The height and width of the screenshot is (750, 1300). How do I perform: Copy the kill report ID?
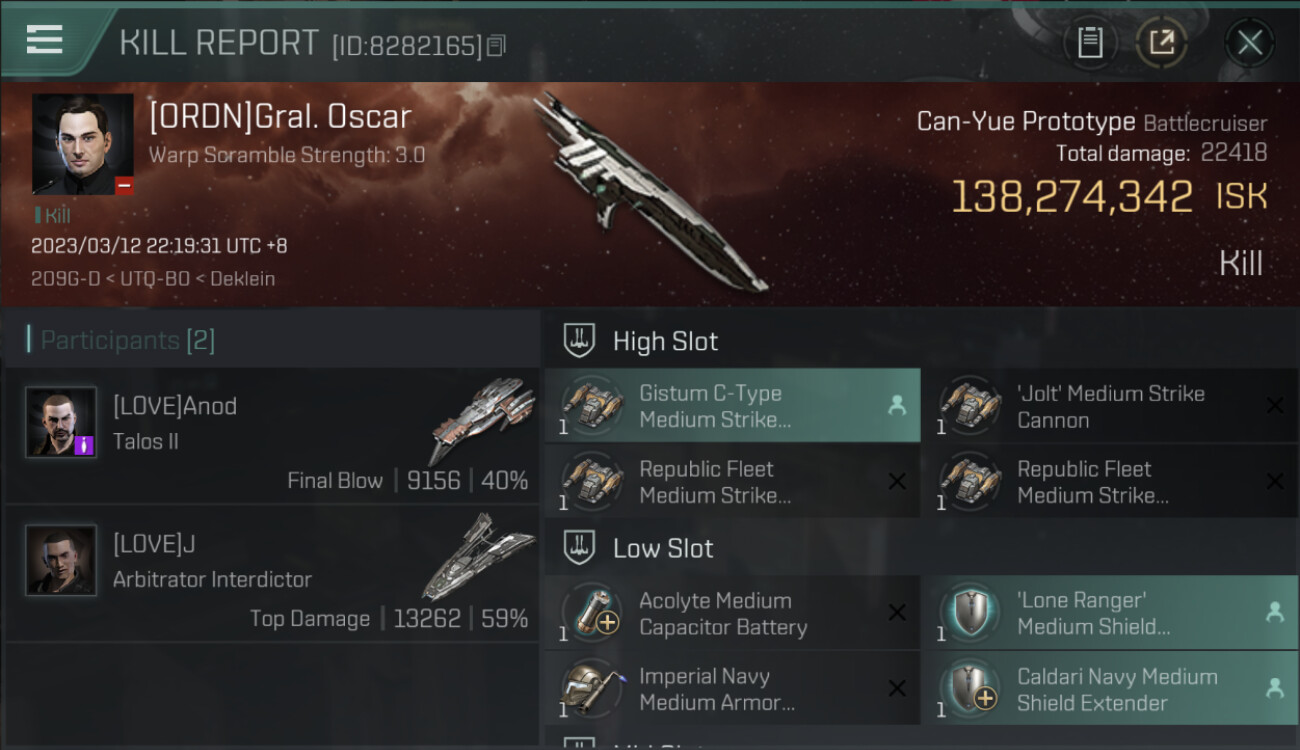[497, 45]
